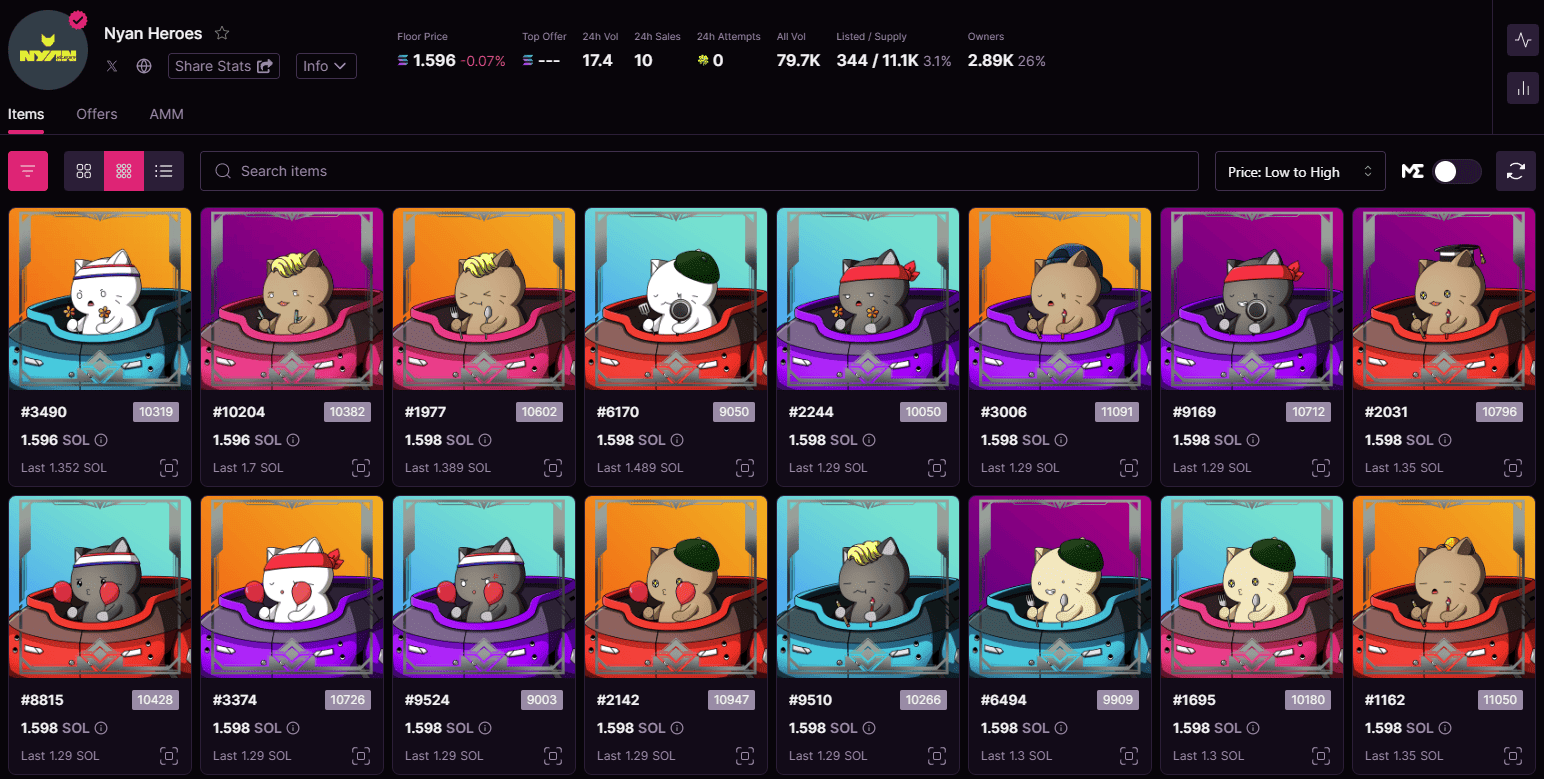This screenshot has width=1544, height=779.
Task: Switch to the Offers tab
Action: (x=96, y=114)
